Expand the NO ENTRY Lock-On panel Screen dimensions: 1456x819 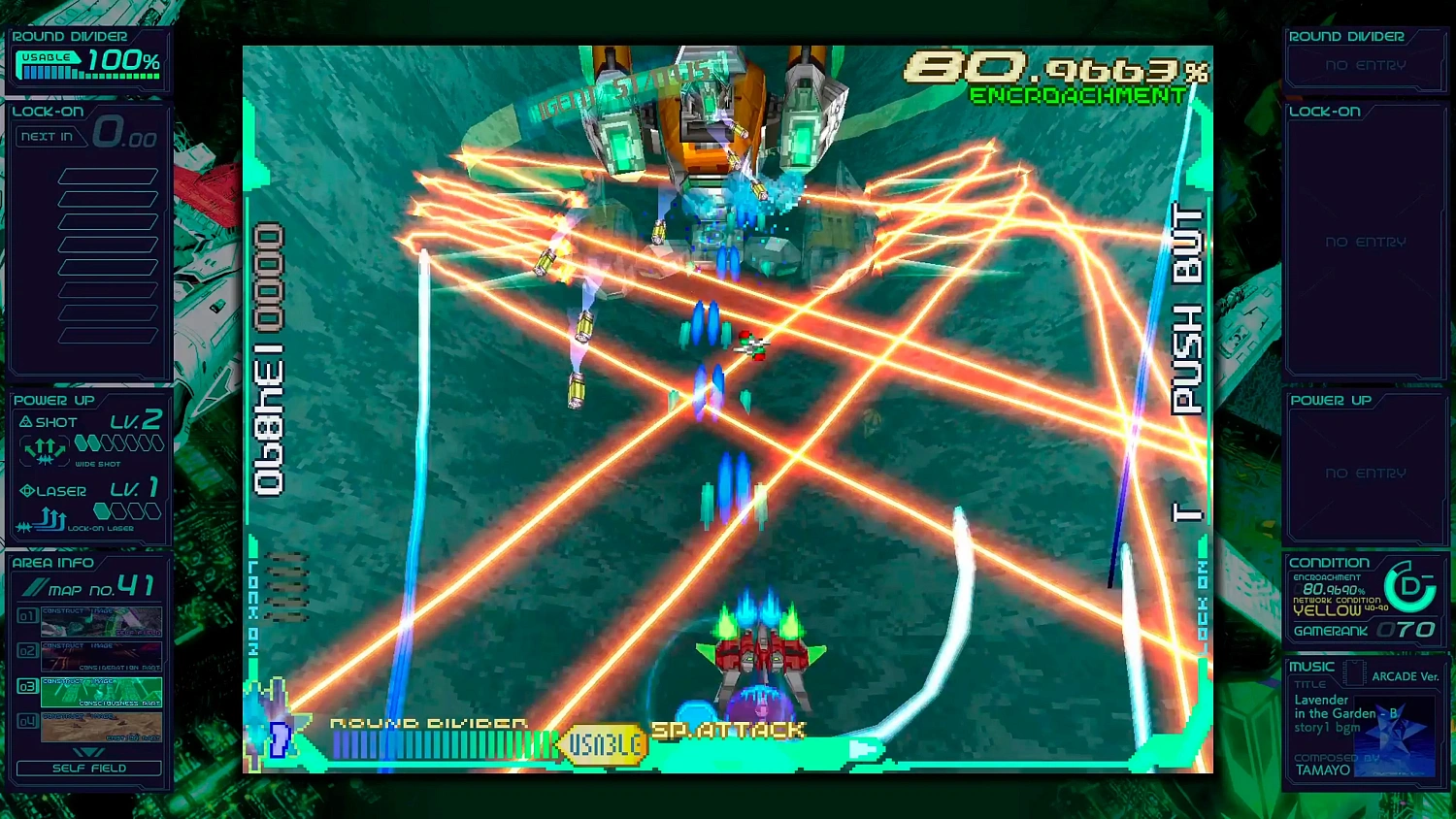1364,243
